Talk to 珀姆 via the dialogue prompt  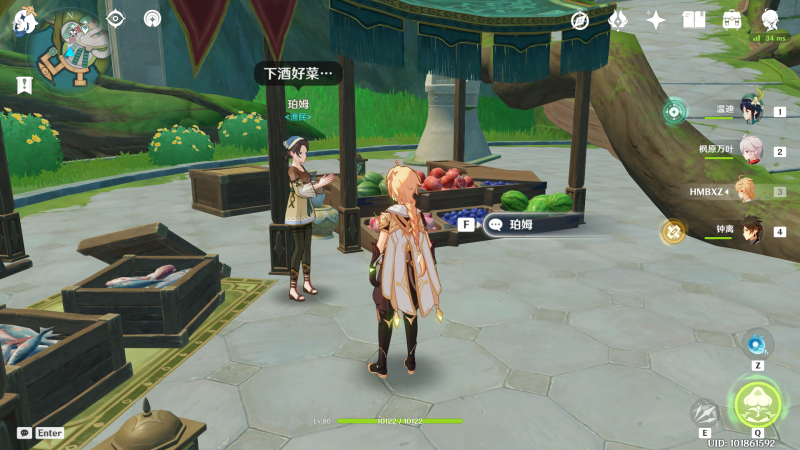(530, 225)
